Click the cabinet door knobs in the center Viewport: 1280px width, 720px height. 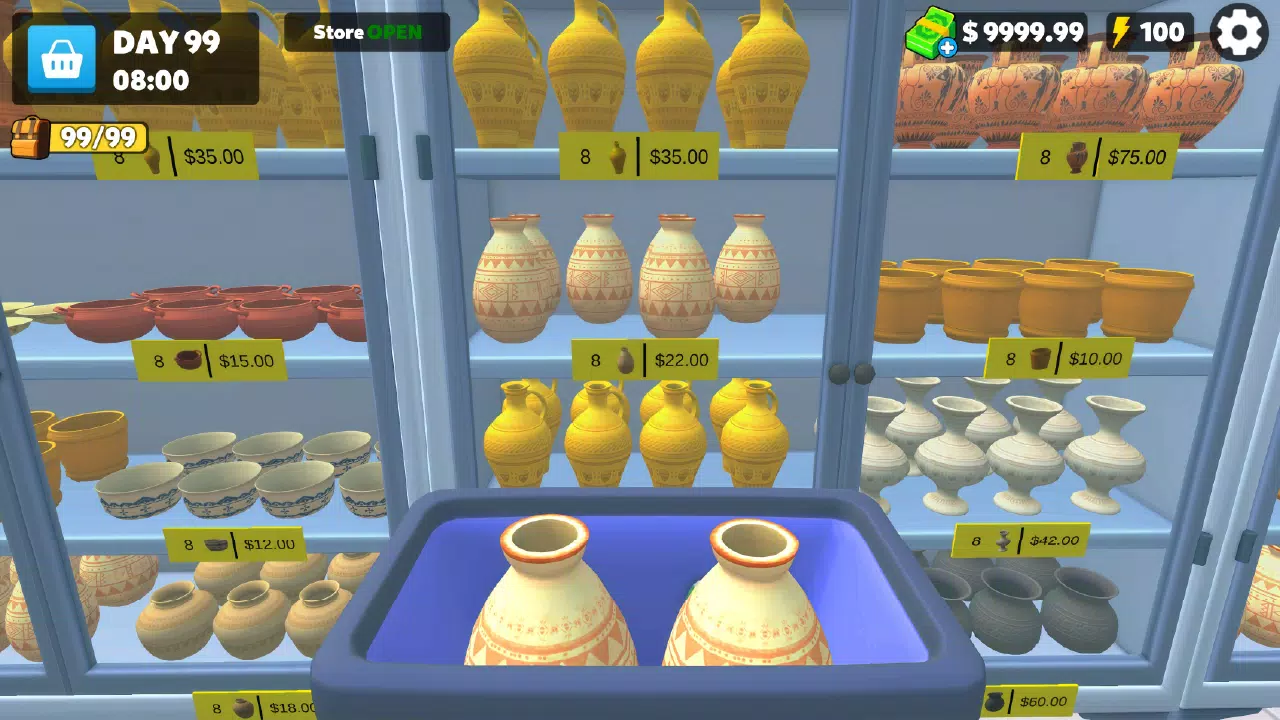point(851,374)
